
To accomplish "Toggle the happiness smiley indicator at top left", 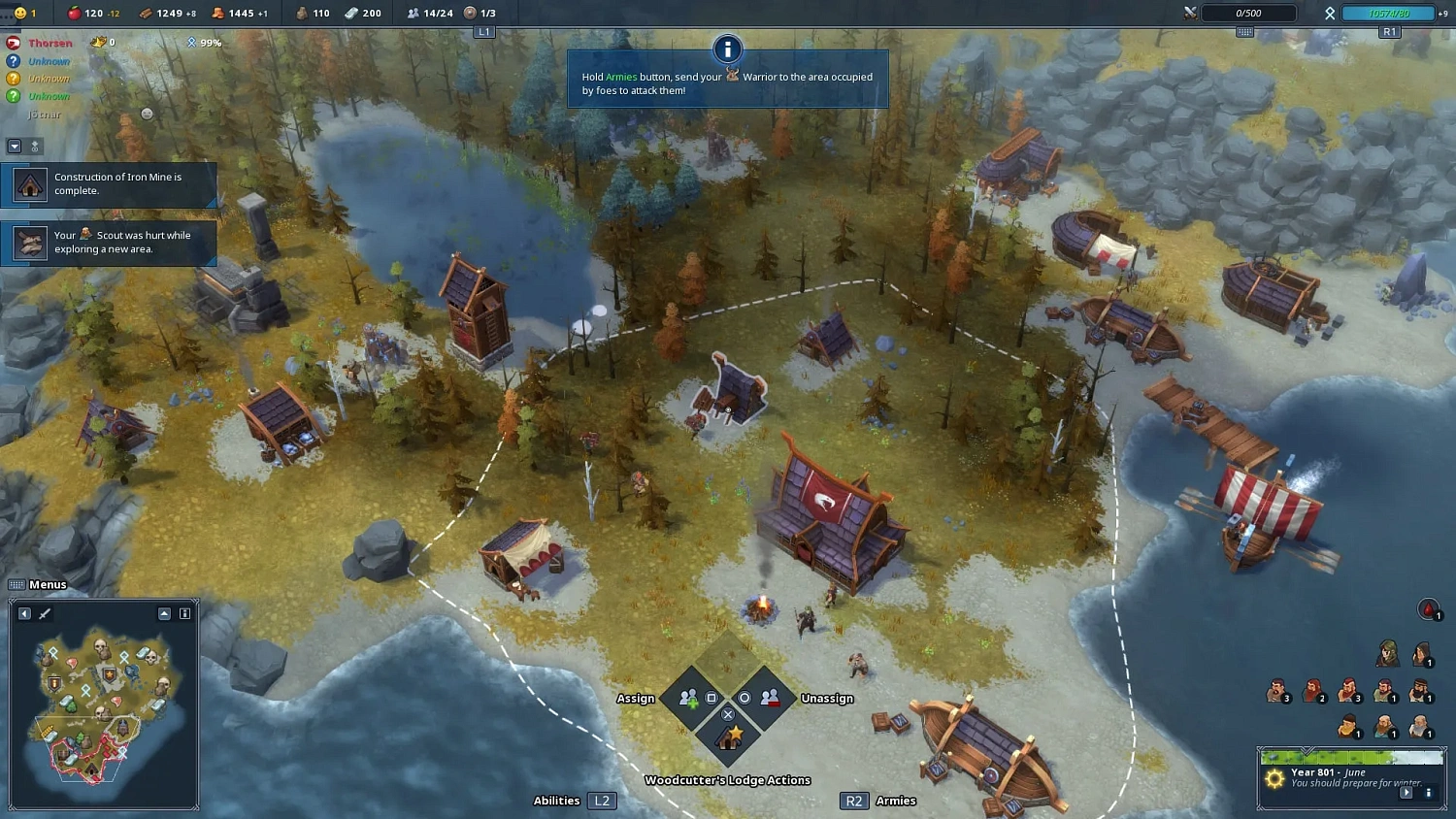I will (20, 13).
